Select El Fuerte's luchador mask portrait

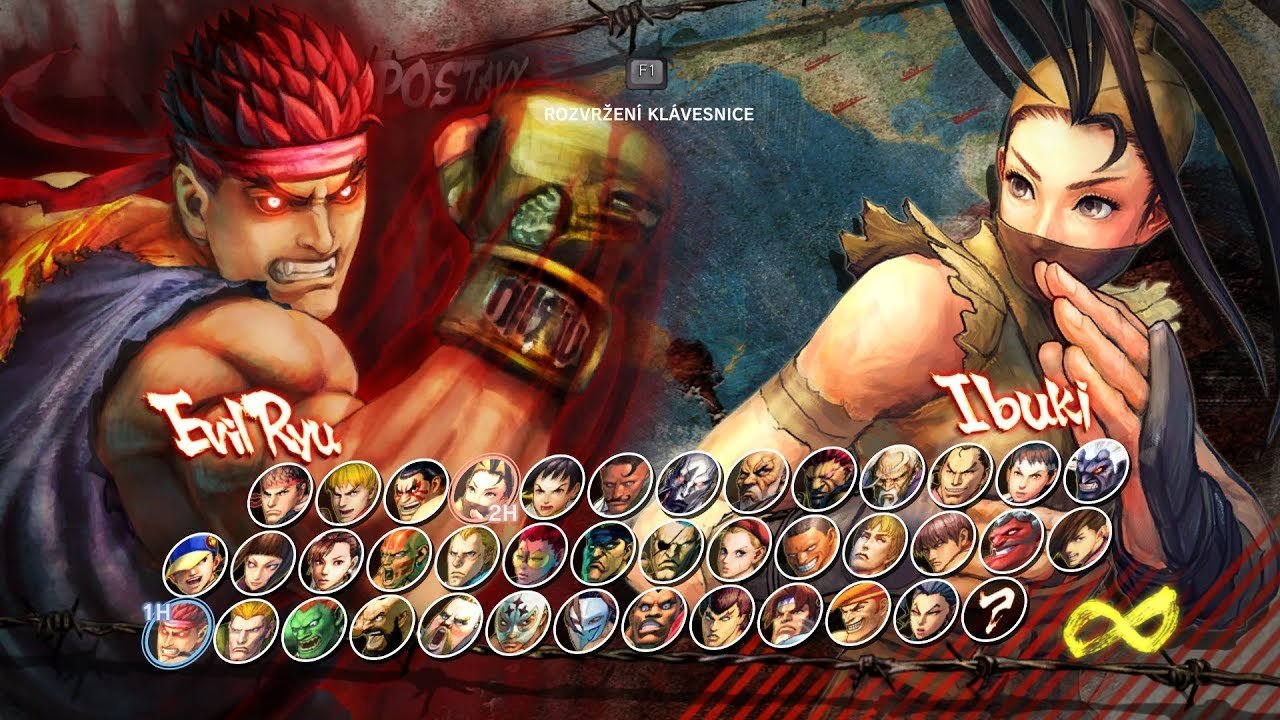pyautogui.click(x=518, y=623)
